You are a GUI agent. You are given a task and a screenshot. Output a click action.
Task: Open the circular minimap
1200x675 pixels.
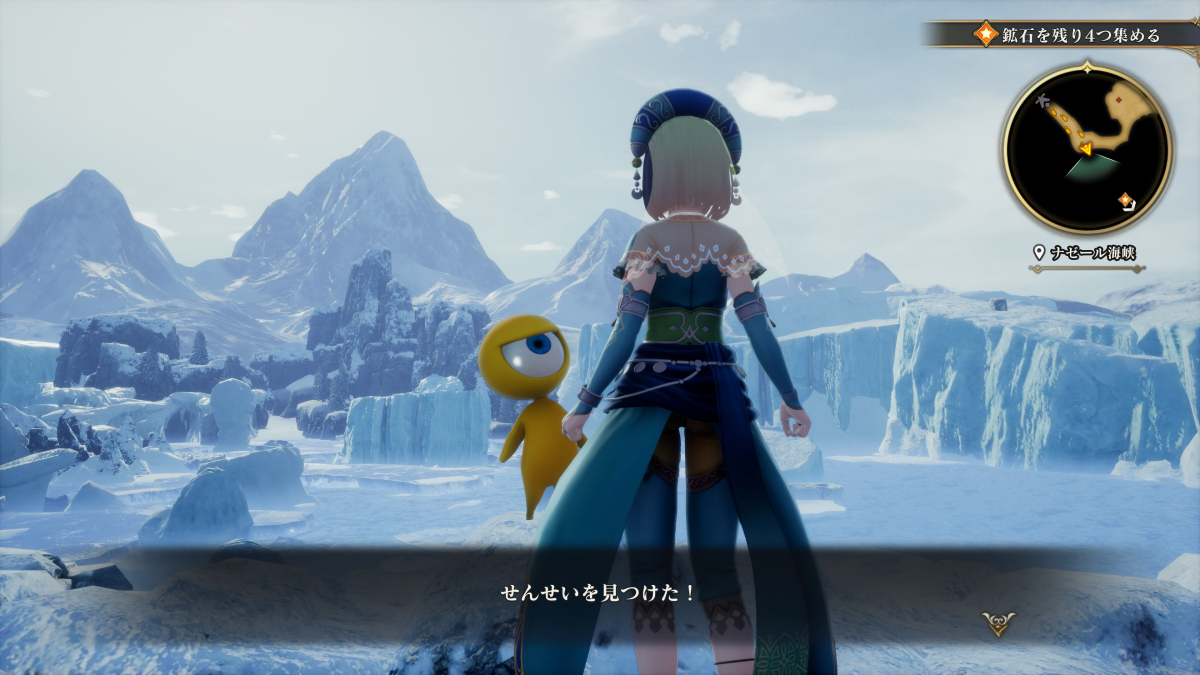1087,148
